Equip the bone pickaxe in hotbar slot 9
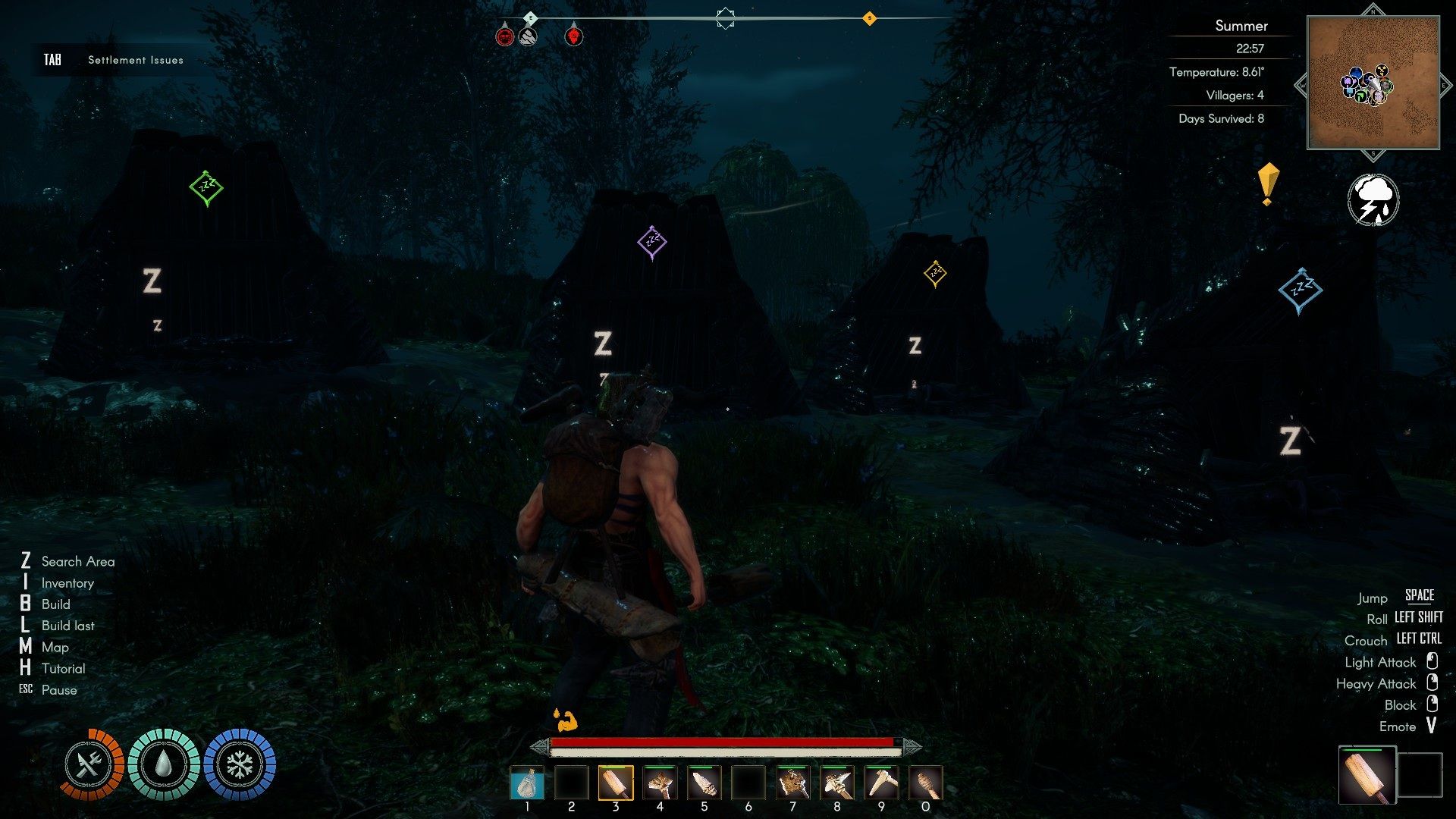This screenshot has width=1456, height=819. pyautogui.click(x=881, y=783)
